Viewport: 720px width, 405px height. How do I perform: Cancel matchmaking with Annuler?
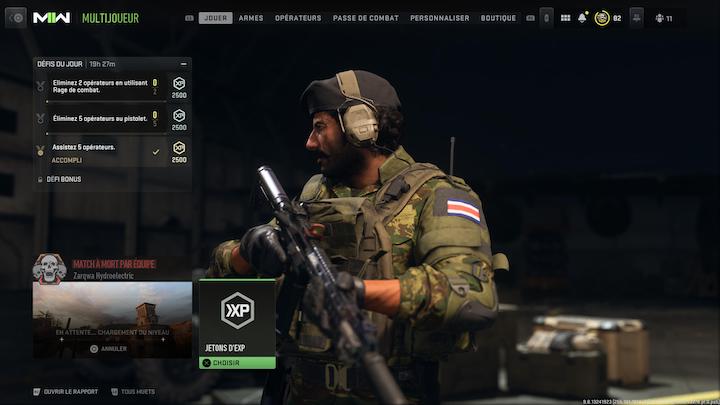coord(108,349)
